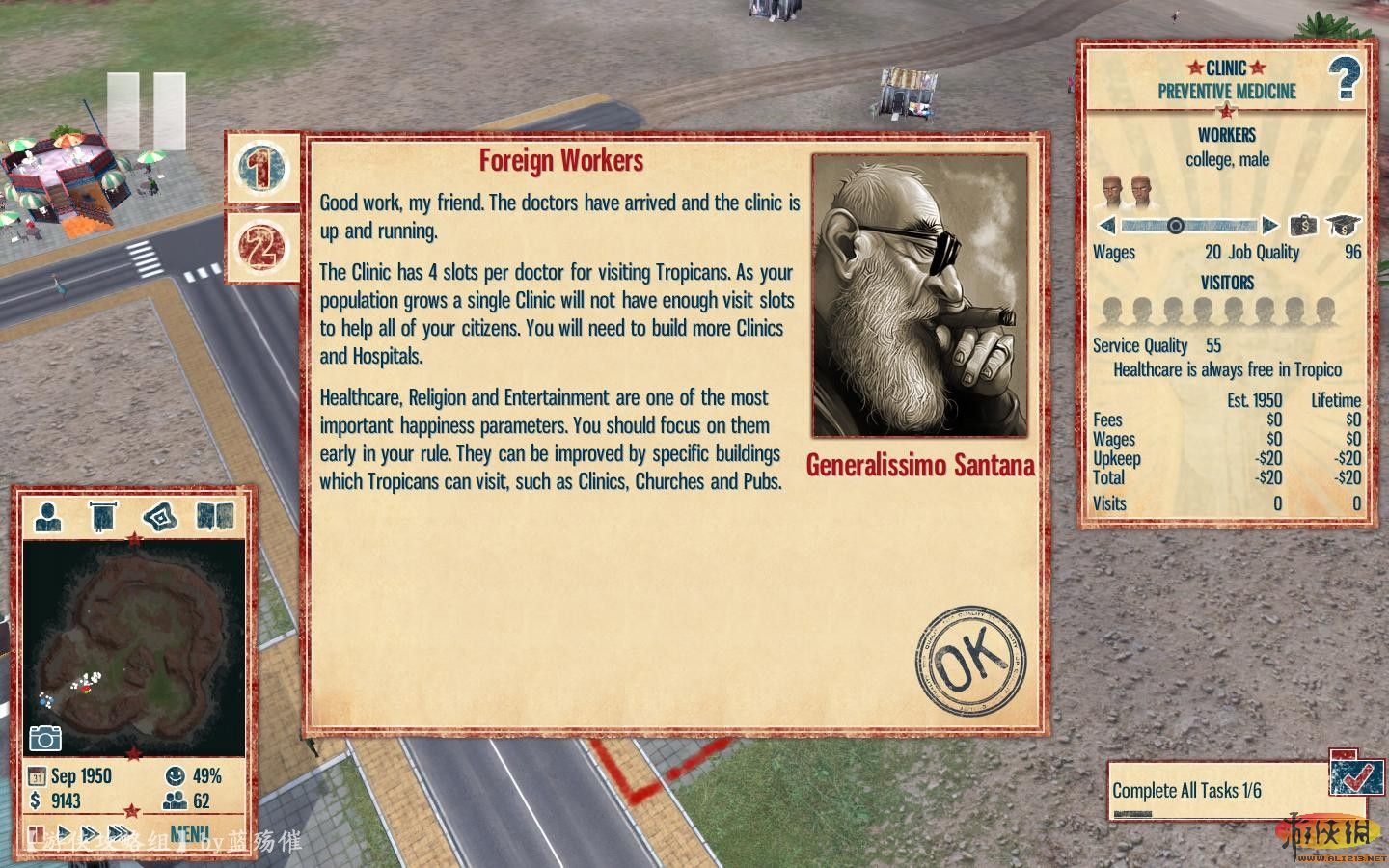Image resolution: width=1389 pixels, height=868 pixels.
Task: Switch to dialog page 1 tab
Action: [261, 168]
